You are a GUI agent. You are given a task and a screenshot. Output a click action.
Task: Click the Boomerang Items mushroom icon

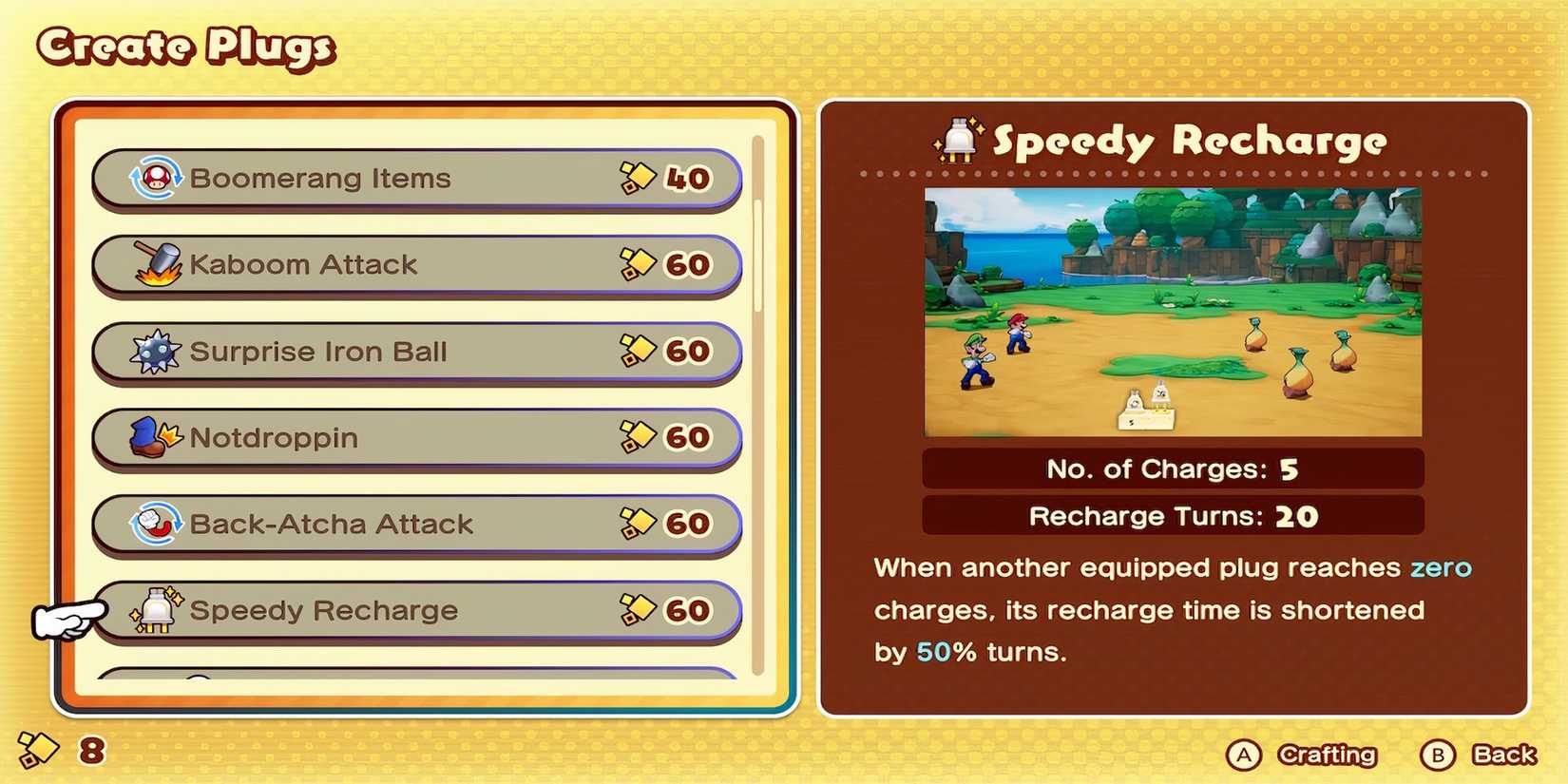[156, 178]
